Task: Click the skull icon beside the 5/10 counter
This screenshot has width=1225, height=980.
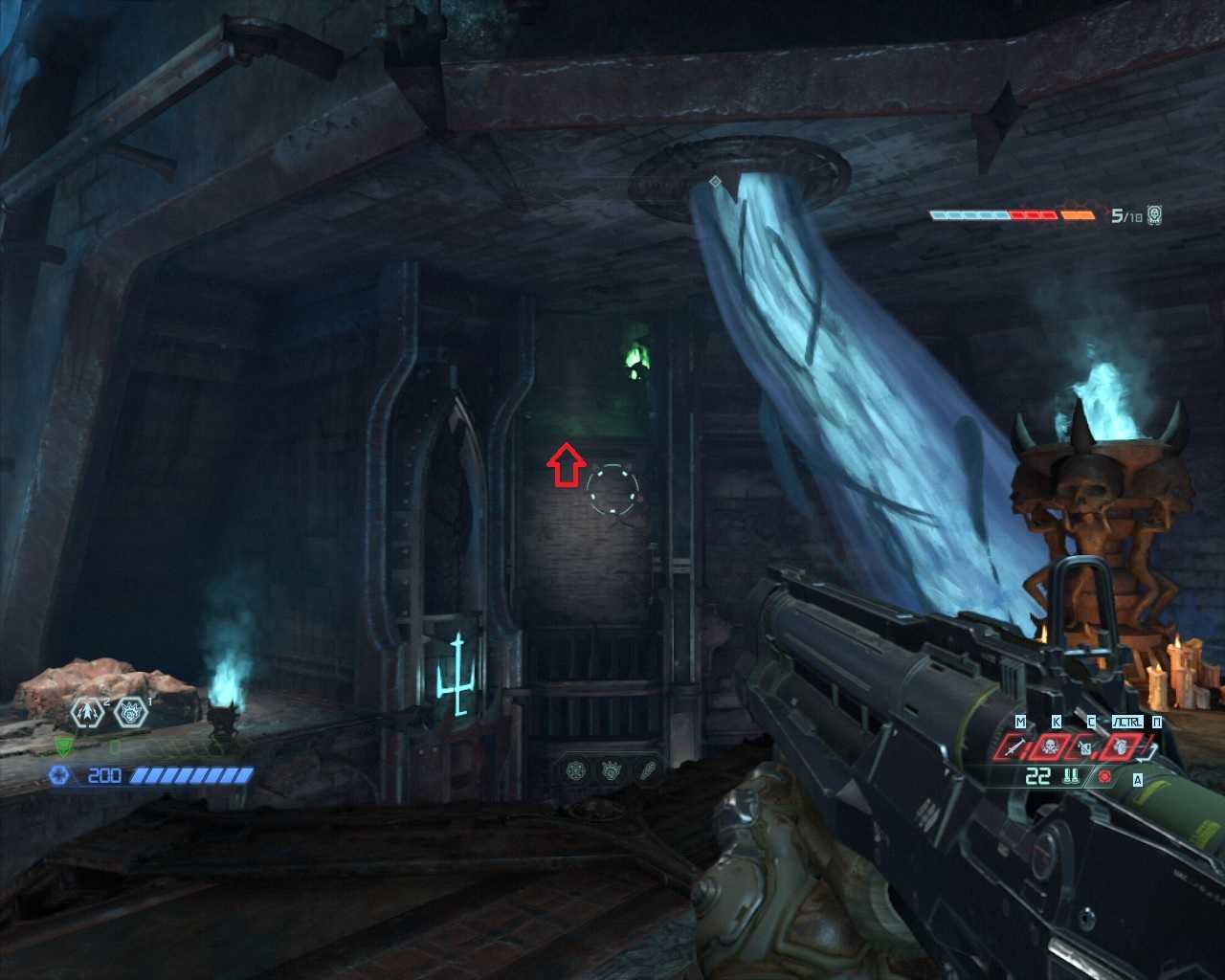Action: coord(1155,215)
